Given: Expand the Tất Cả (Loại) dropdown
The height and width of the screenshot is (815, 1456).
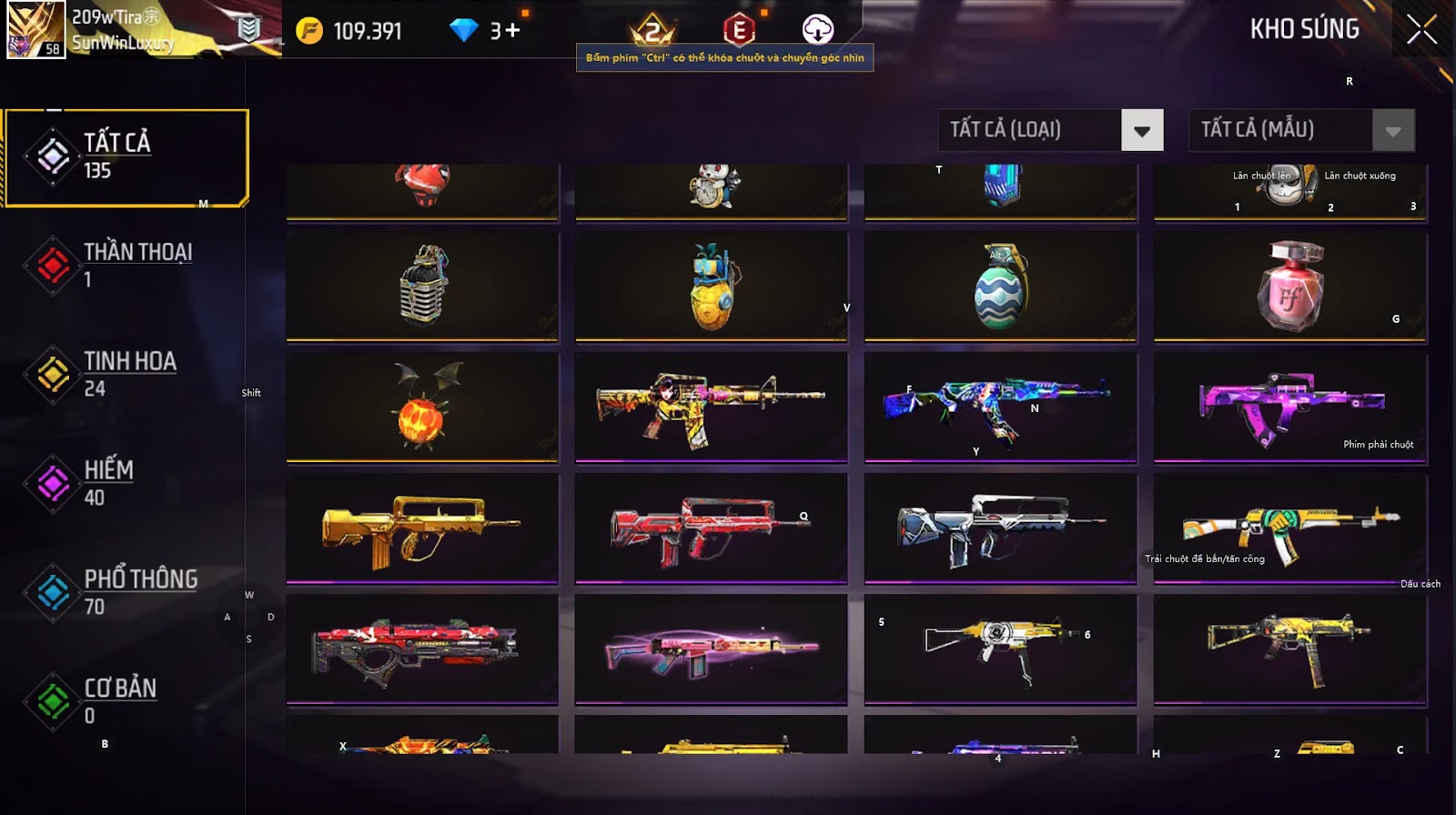Looking at the screenshot, I should [1142, 130].
